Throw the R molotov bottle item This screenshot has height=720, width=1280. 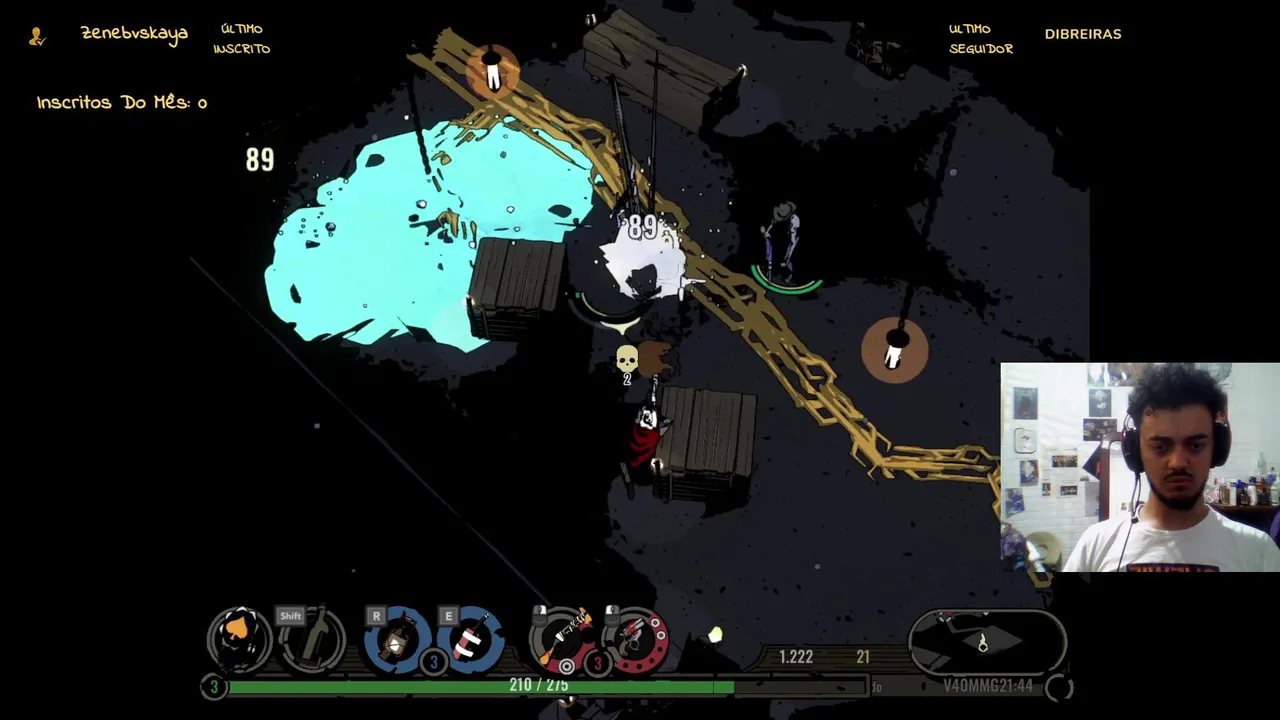coord(397,638)
